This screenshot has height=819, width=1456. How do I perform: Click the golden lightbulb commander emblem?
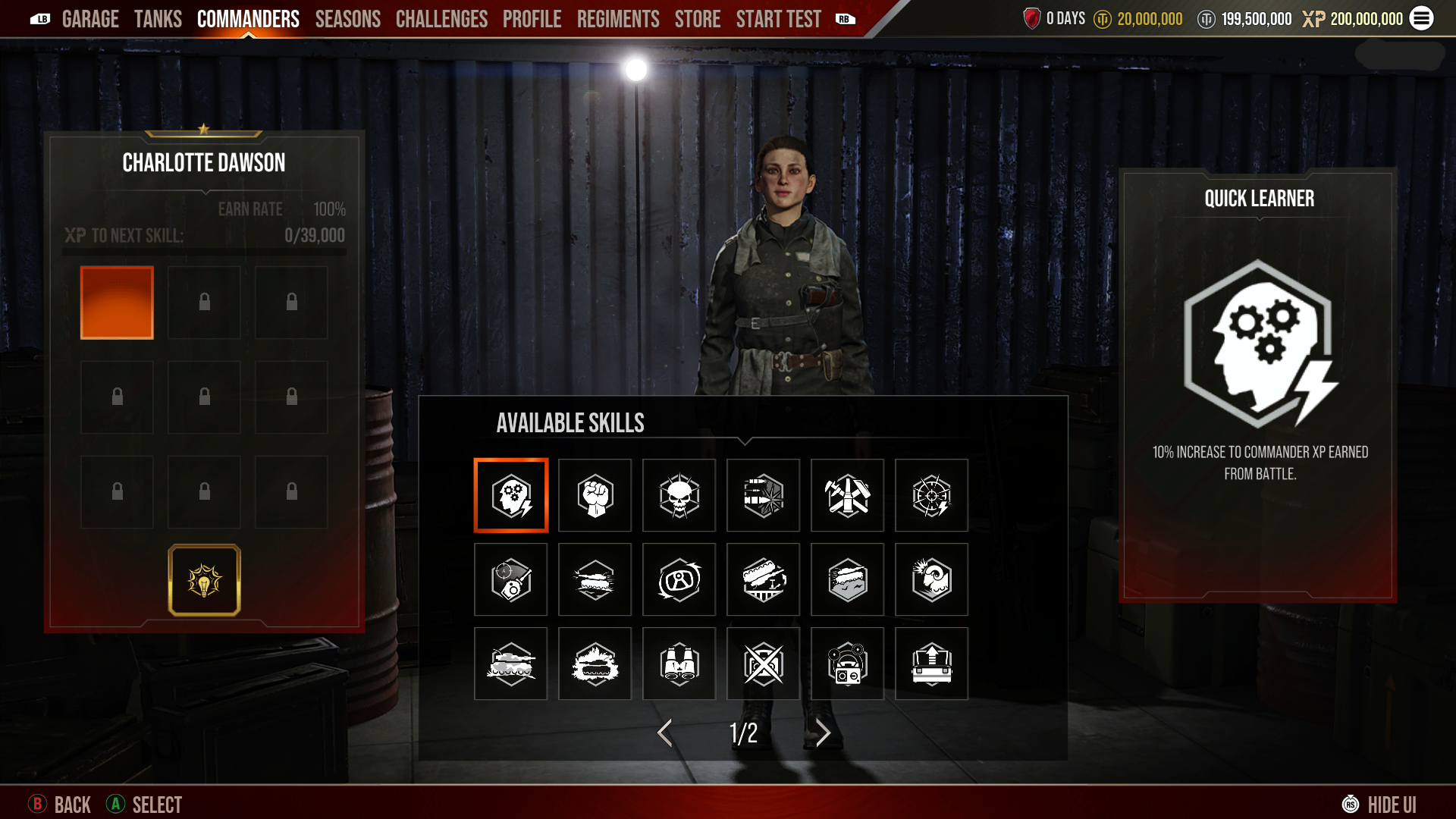203,579
